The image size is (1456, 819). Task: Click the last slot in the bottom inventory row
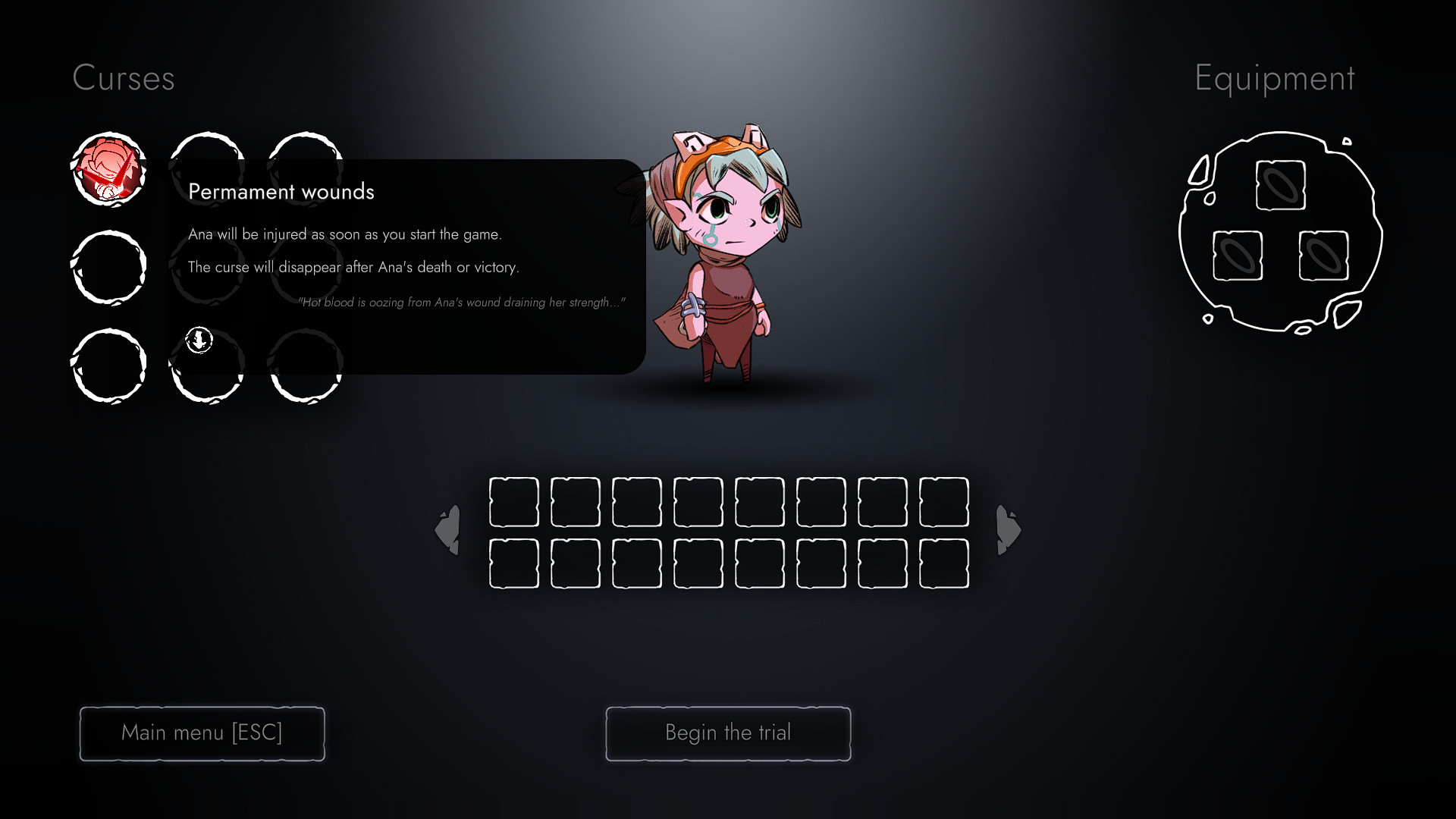tap(943, 563)
